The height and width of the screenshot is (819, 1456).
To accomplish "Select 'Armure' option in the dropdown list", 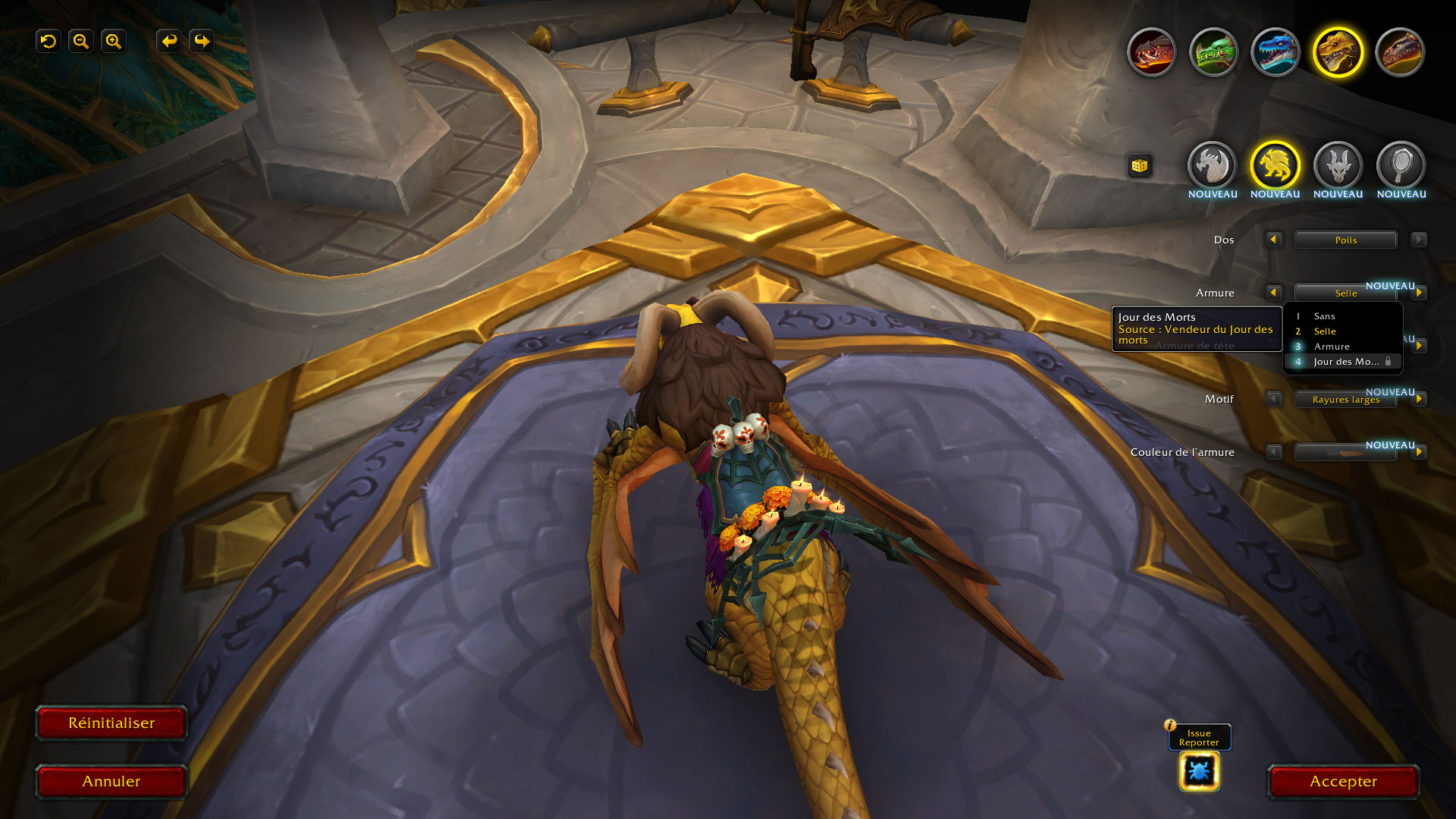I will (x=1332, y=347).
